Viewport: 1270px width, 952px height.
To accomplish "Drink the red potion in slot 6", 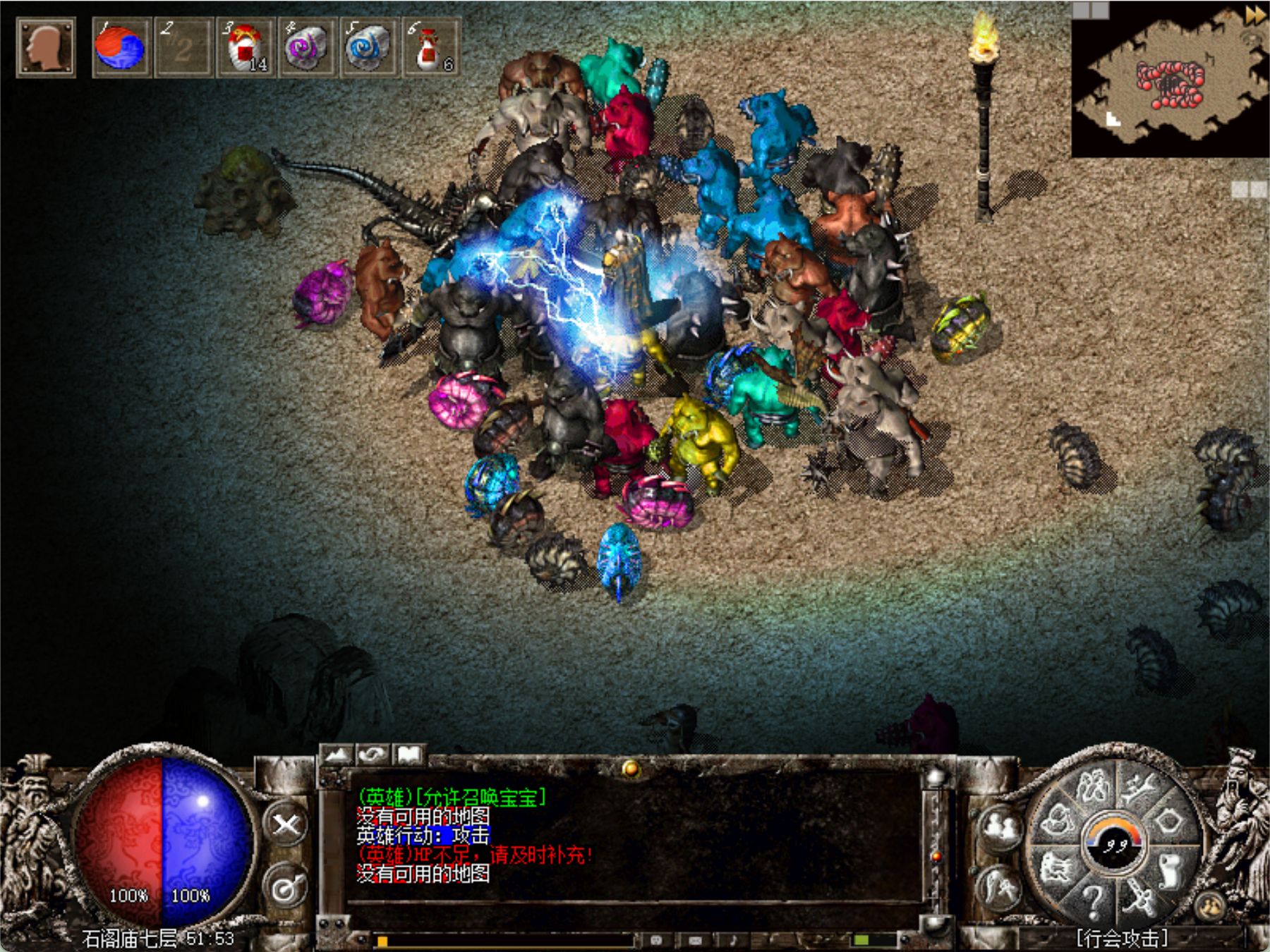I will point(430,47).
